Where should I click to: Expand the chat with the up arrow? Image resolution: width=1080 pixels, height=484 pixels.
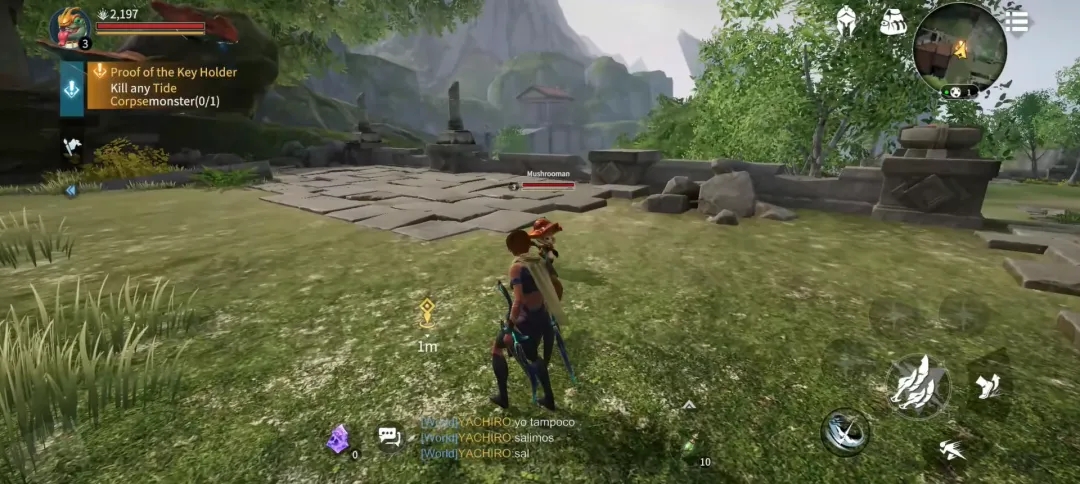tap(688, 405)
